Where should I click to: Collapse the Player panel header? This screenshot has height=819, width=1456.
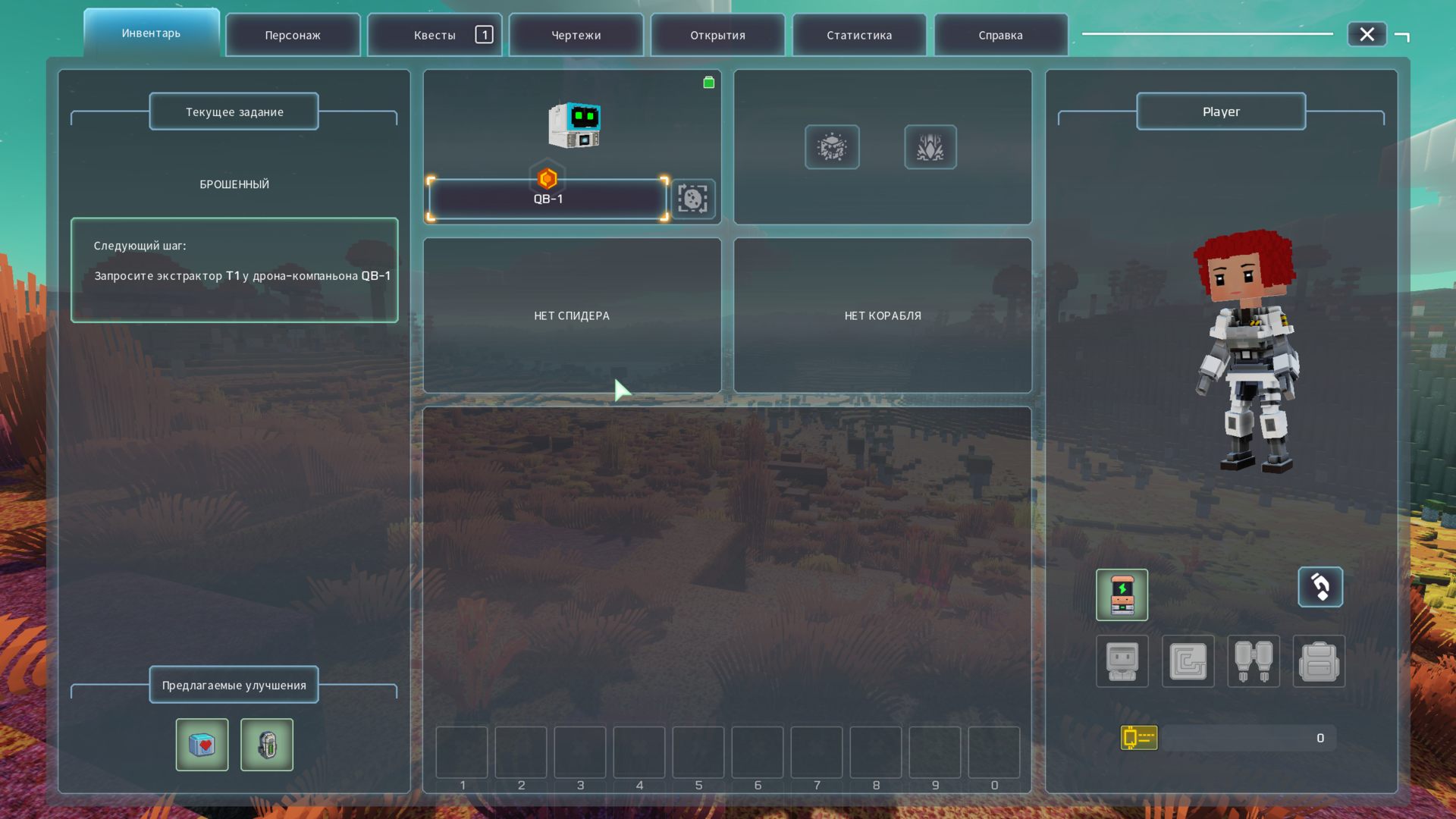coord(1220,111)
